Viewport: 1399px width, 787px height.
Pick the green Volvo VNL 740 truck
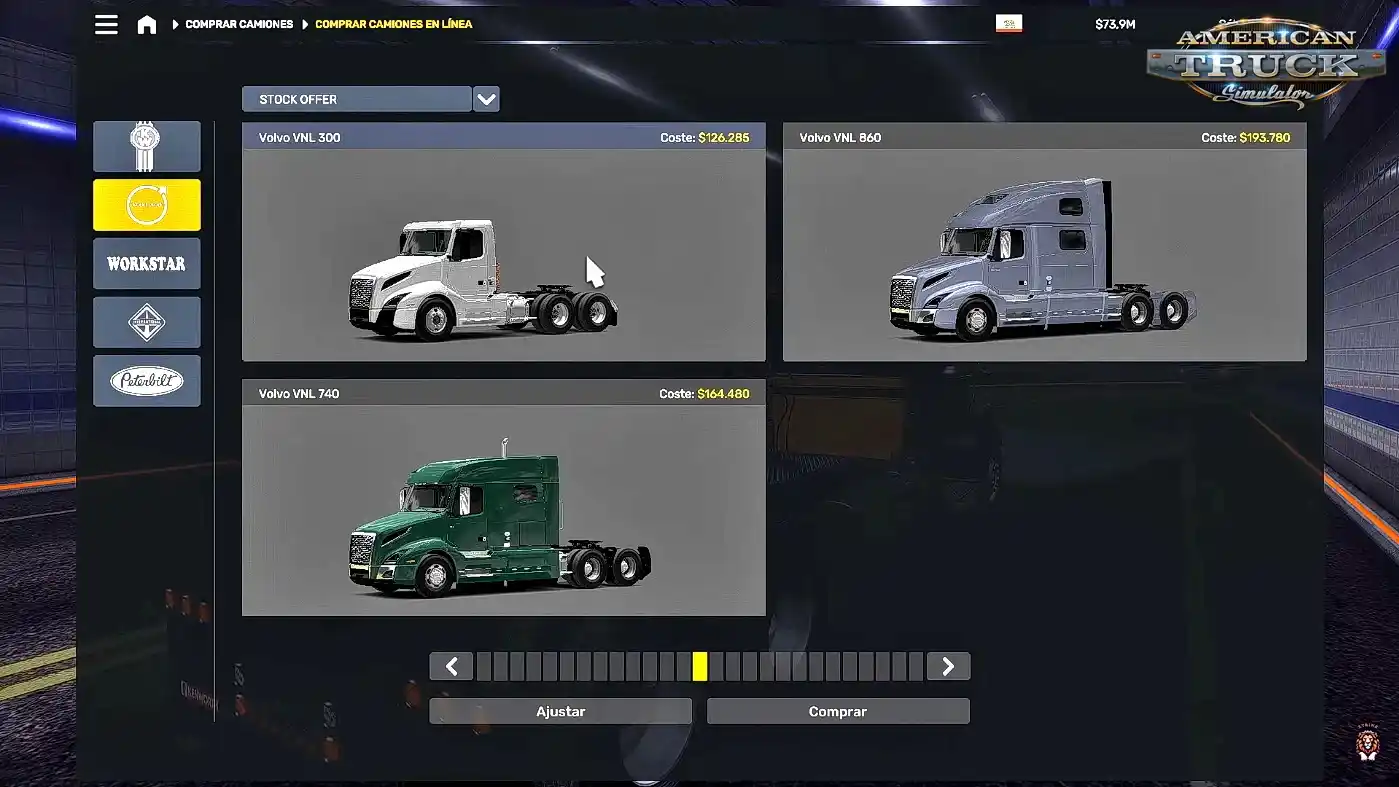503,510
